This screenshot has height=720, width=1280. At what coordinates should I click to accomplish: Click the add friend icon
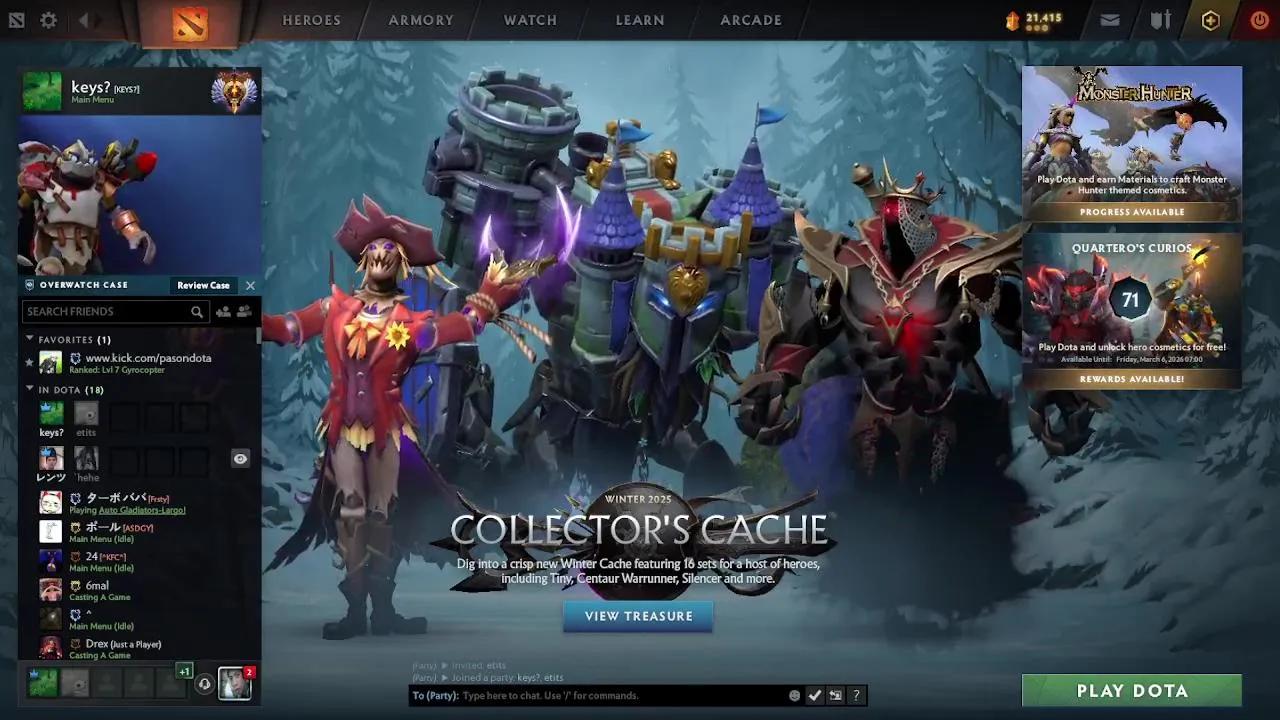pos(224,311)
